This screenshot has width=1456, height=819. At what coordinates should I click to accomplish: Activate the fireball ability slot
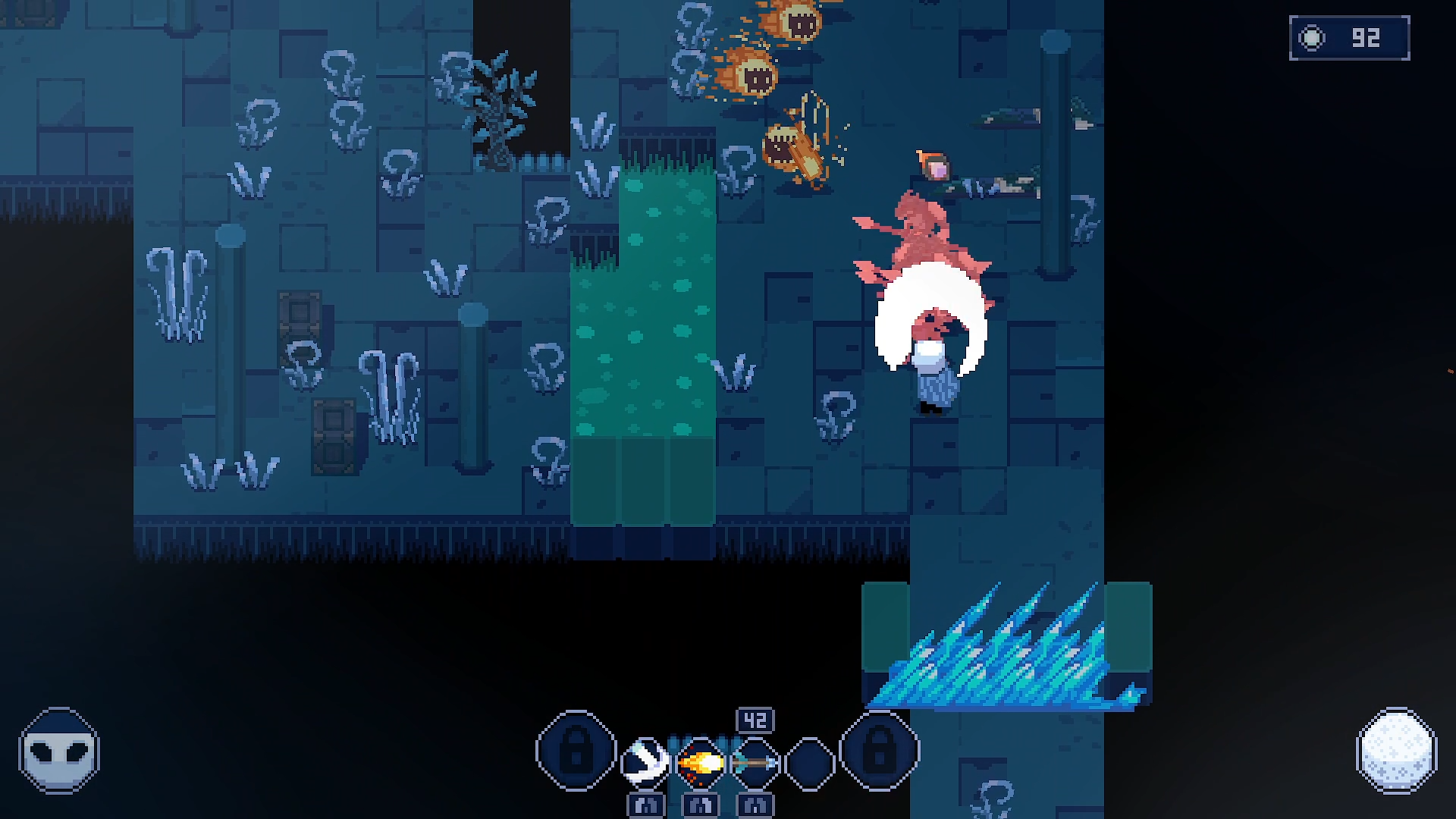(699, 761)
